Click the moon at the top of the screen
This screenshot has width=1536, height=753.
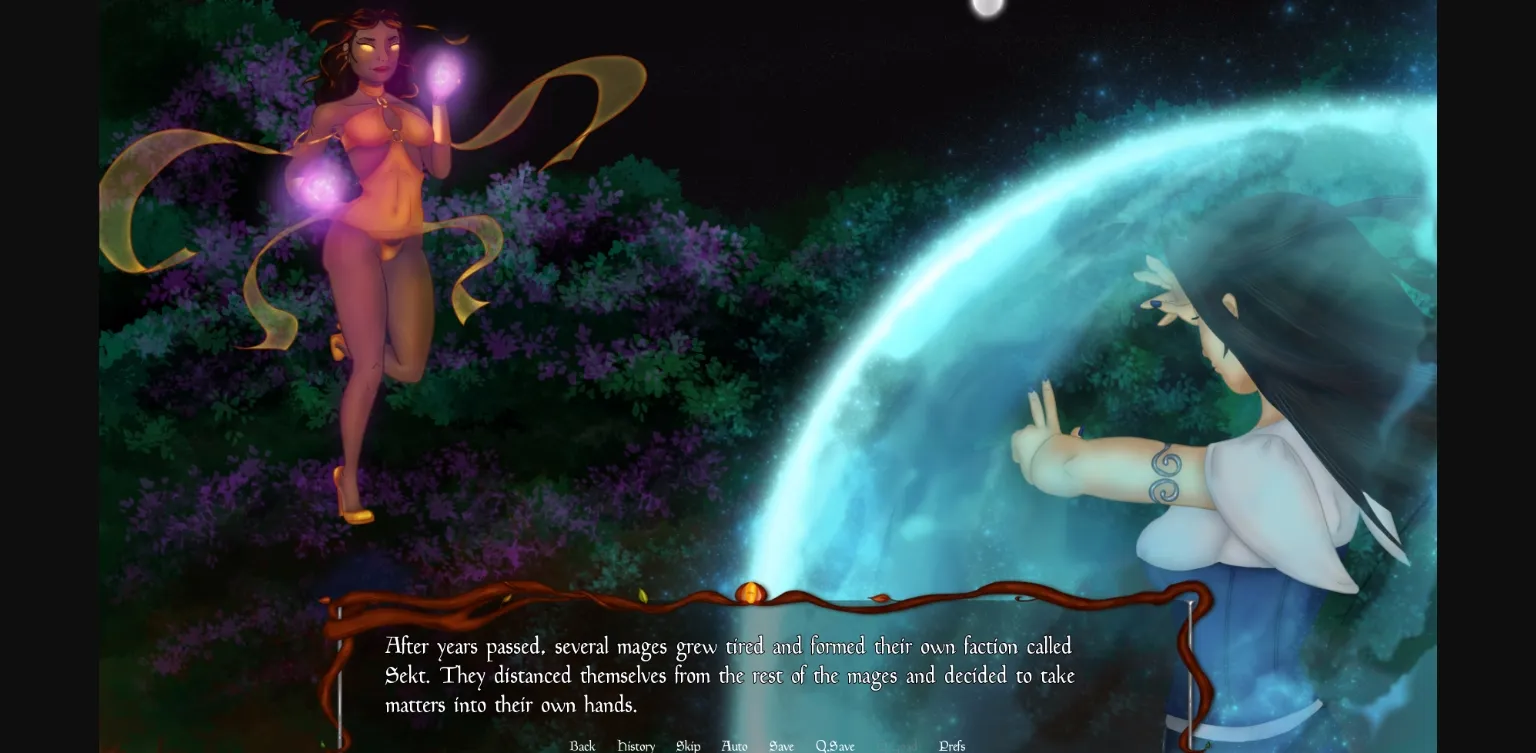point(986,8)
